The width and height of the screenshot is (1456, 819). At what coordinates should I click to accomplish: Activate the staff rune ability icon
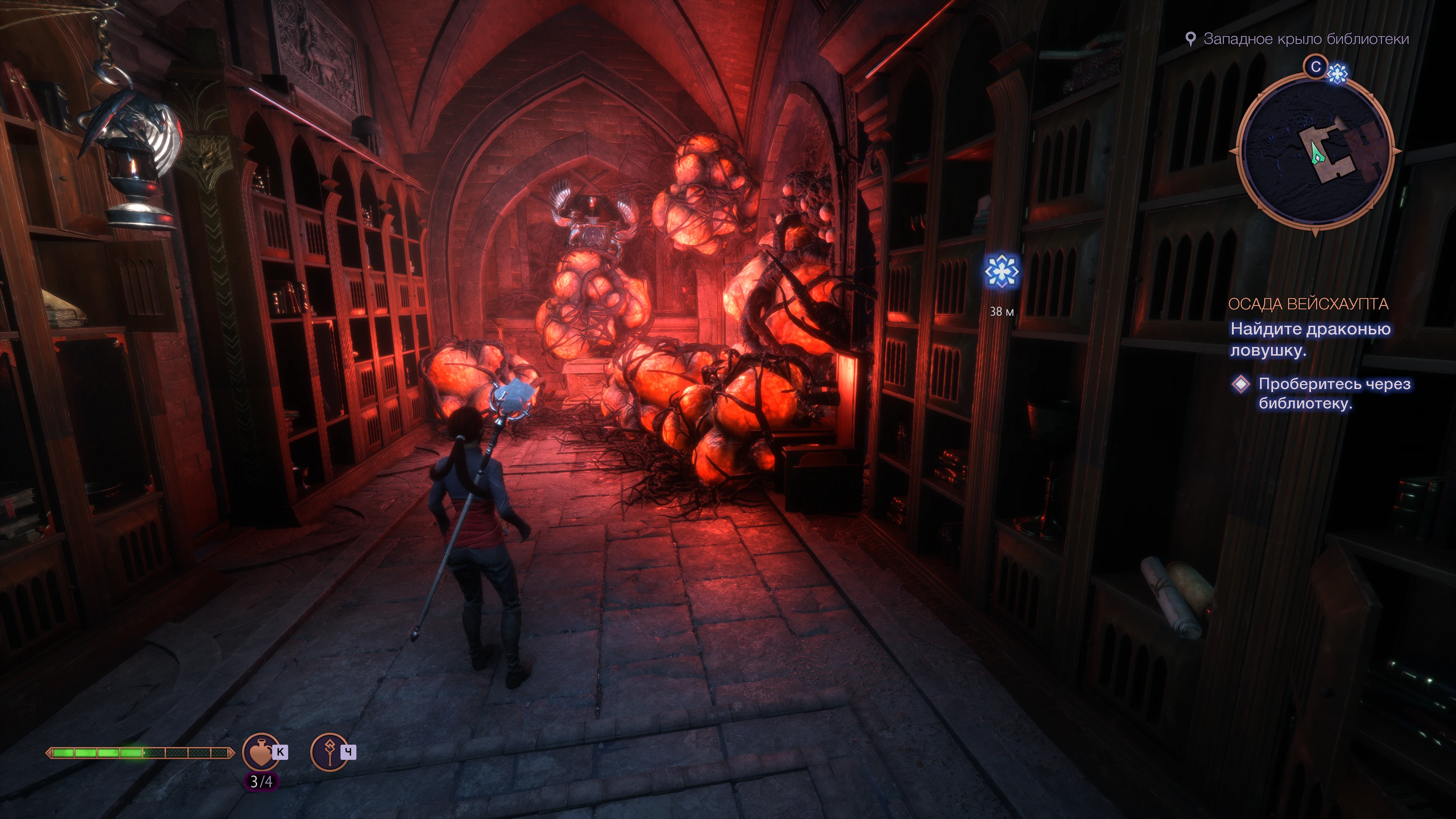329,752
